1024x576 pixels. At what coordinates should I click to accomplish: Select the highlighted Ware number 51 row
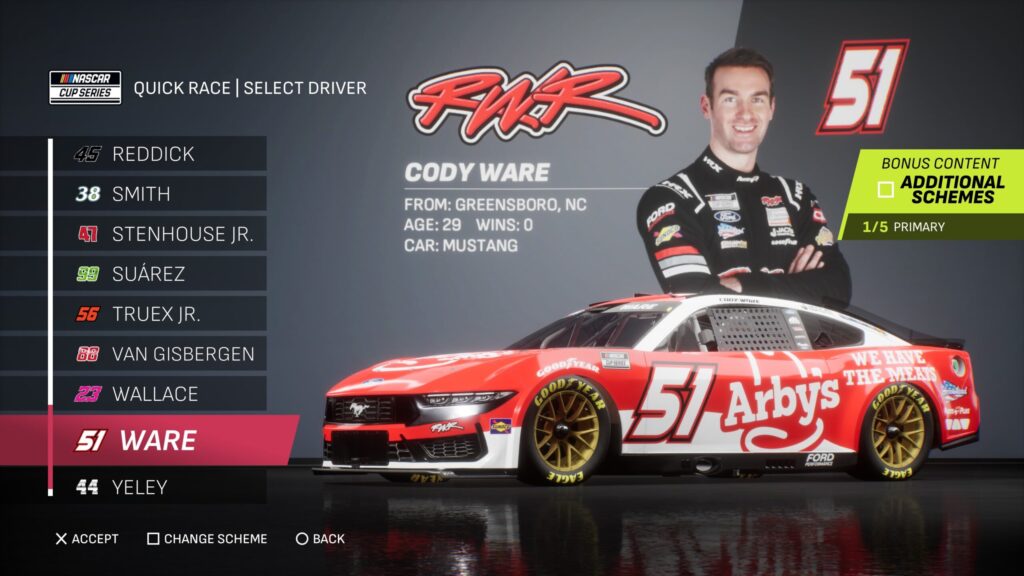click(x=160, y=440)
